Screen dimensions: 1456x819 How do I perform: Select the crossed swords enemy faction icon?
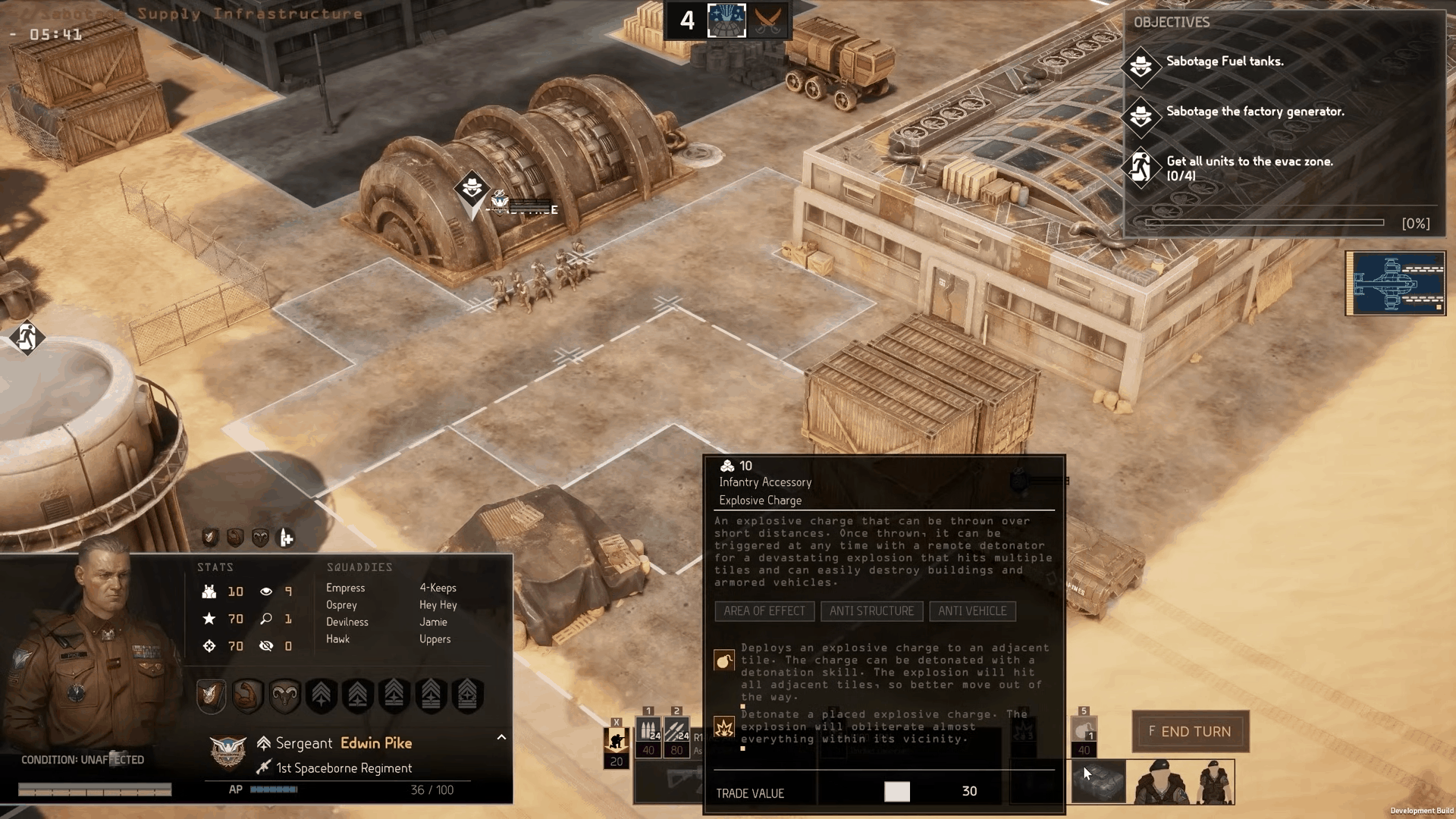coord(768,20)
